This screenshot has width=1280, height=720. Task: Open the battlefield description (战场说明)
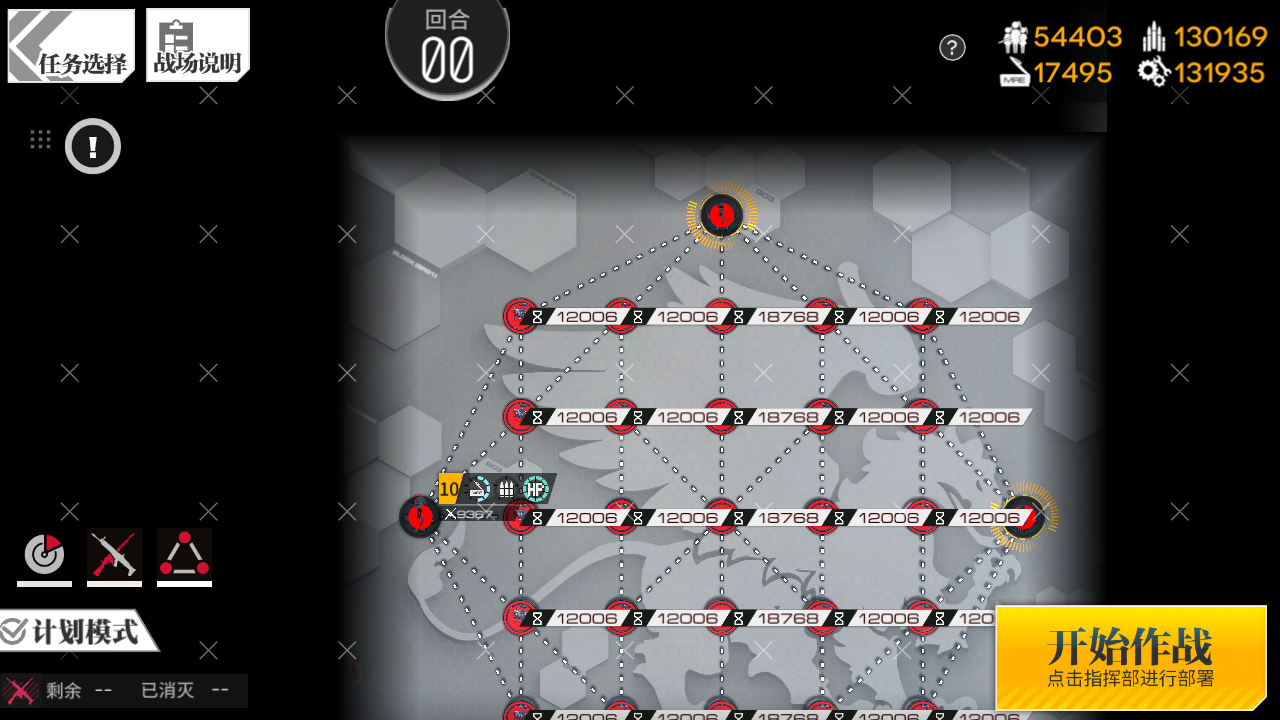[197, 46]
